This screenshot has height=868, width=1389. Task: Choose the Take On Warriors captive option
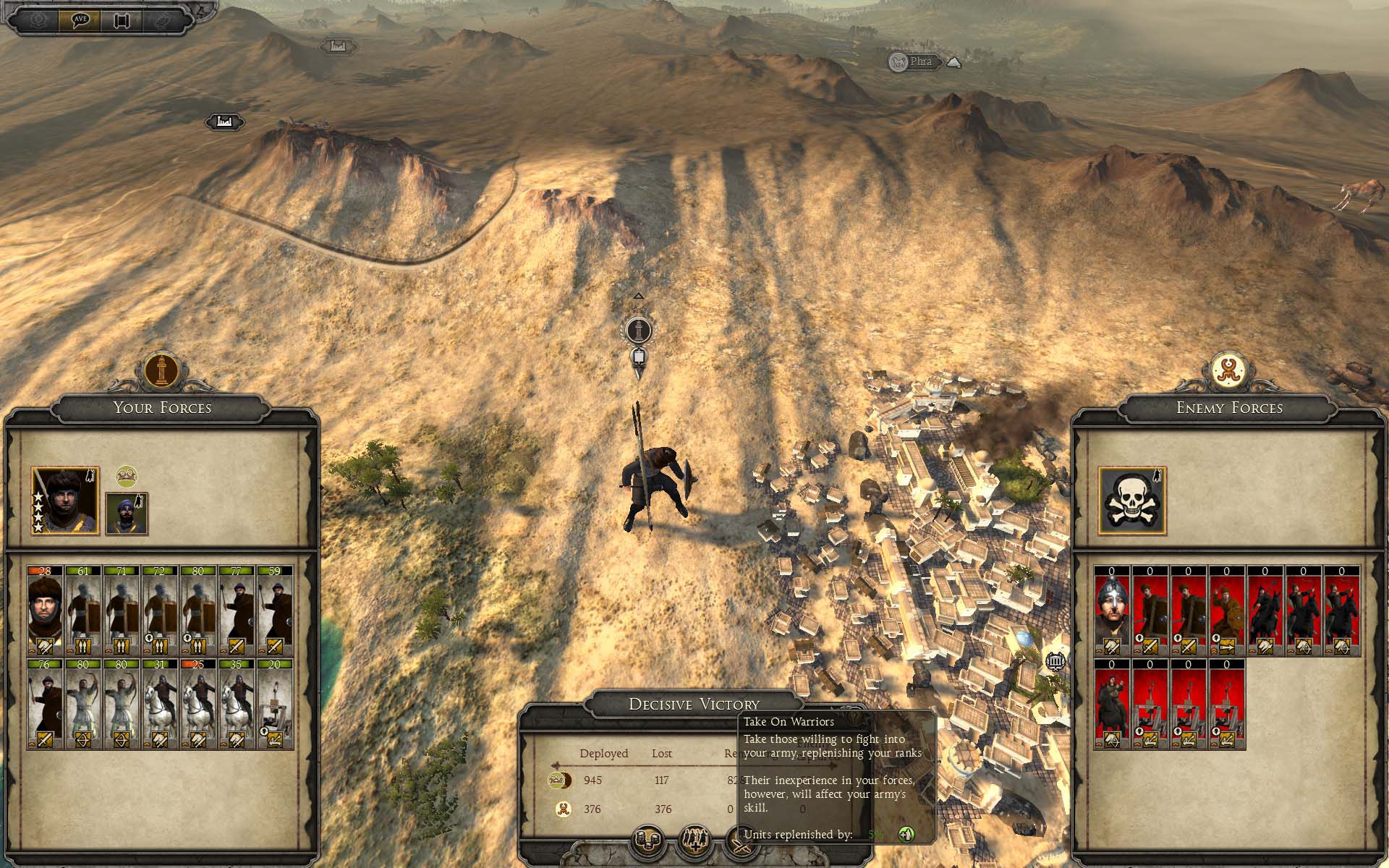[694, 840]
